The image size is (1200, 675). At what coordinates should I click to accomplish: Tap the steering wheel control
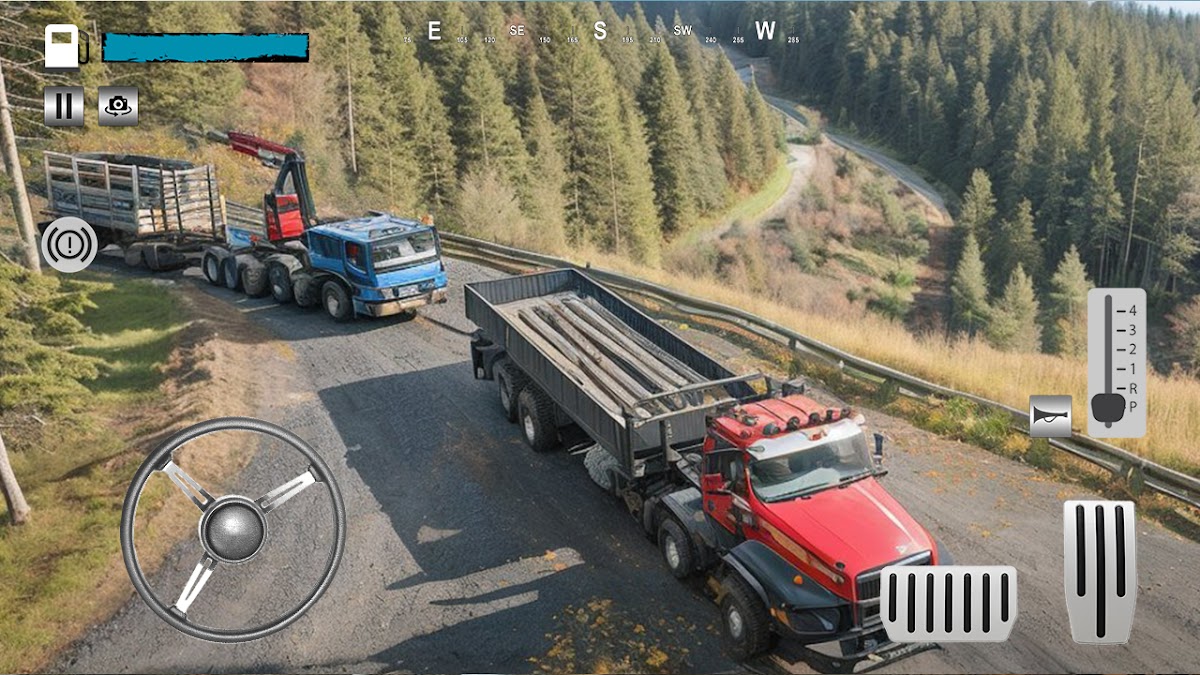pos(233,529)
